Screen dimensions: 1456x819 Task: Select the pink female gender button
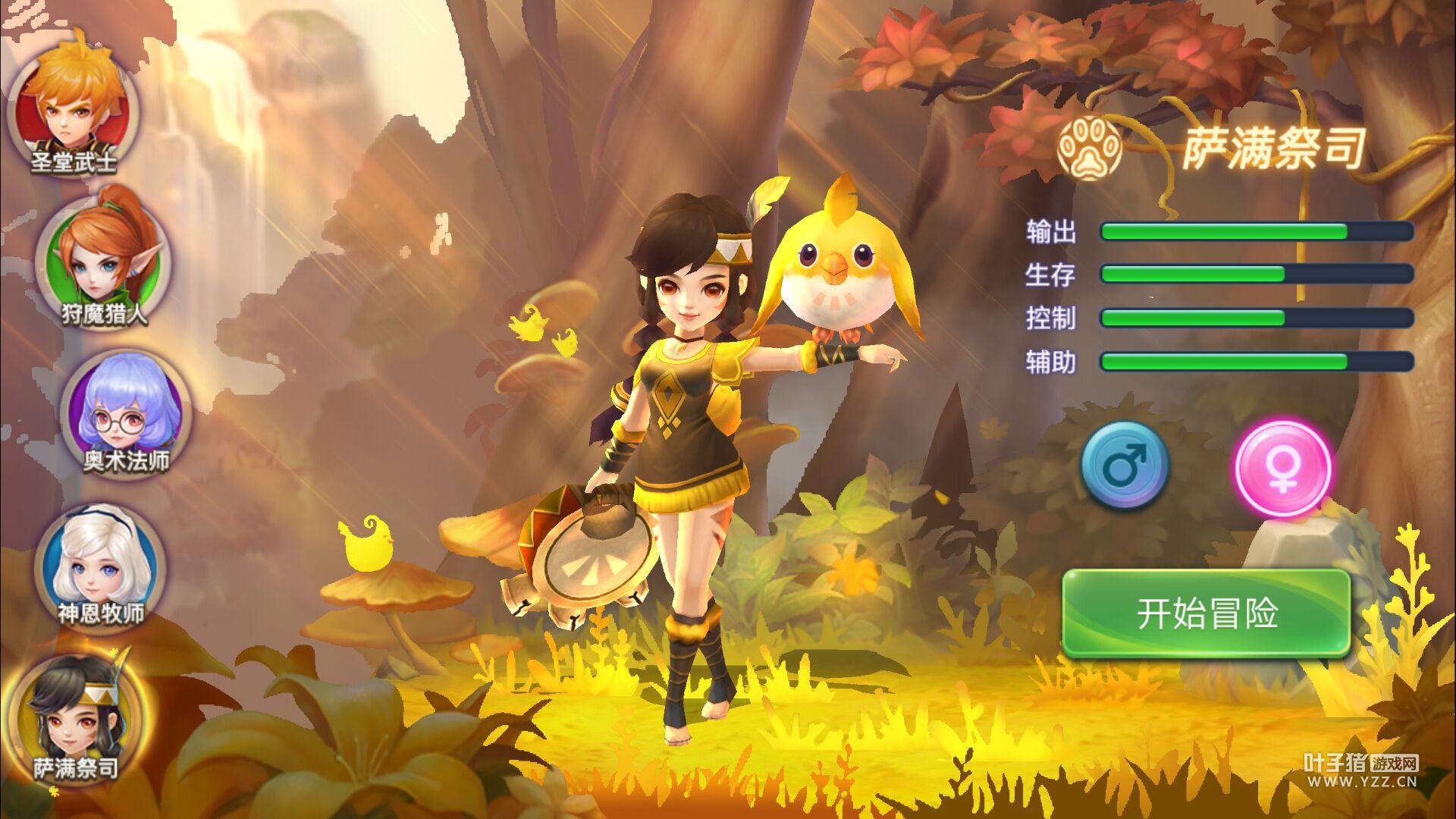pyautogui.click(x=1282, y=466)
